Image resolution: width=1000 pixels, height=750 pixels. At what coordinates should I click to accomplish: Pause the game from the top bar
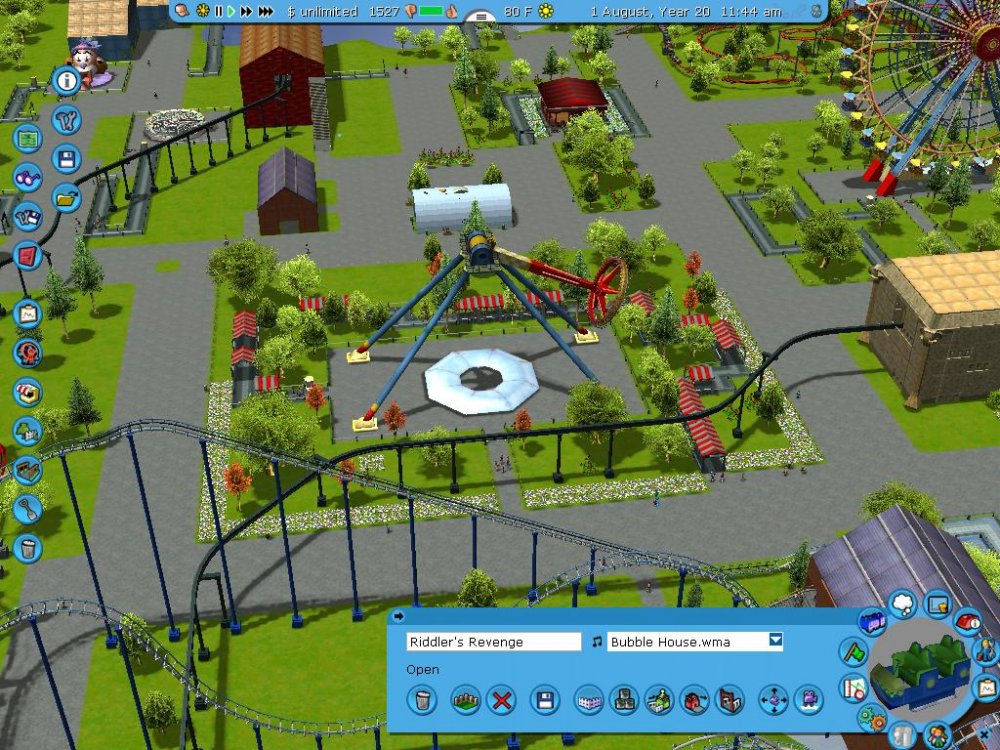pos(218,11)
